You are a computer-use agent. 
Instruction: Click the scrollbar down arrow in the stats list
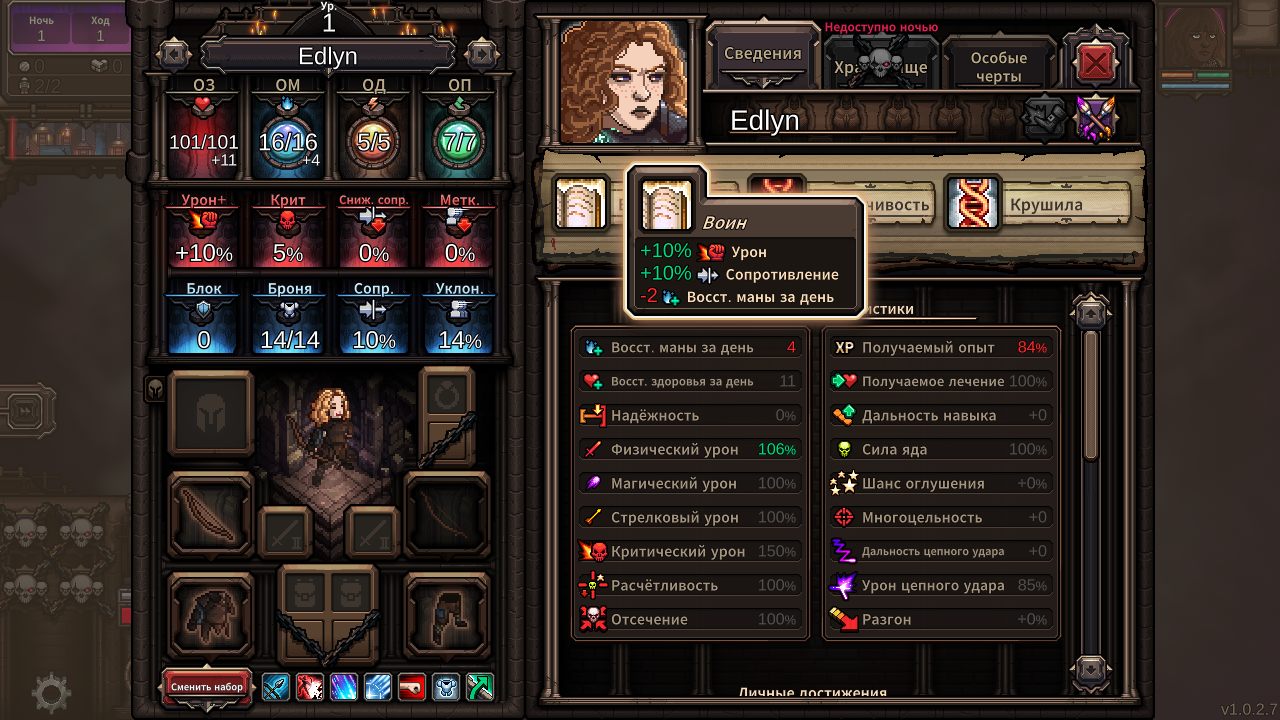pyautogui.click(x=1090, y=668)
